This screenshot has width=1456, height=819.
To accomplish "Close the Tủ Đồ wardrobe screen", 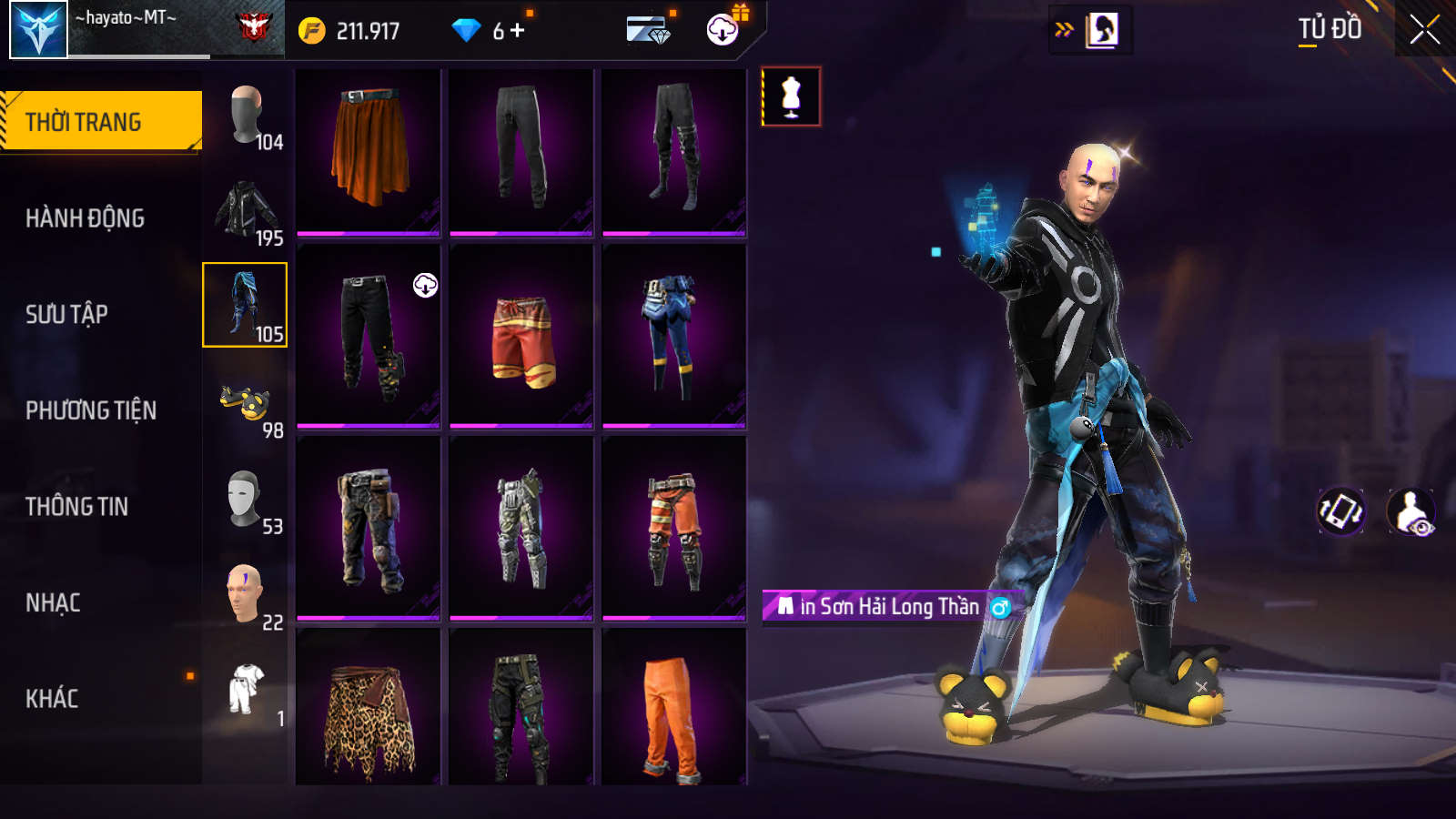I will 1424,30.
